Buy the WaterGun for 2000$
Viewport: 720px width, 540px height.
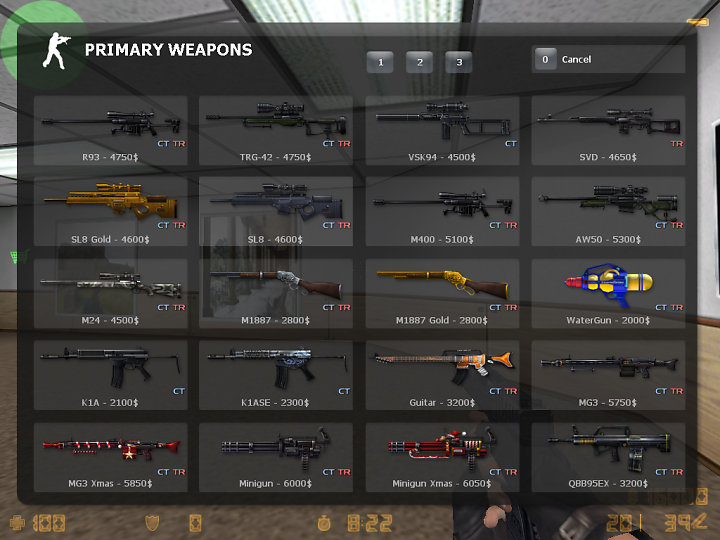(x=608, y=294)
